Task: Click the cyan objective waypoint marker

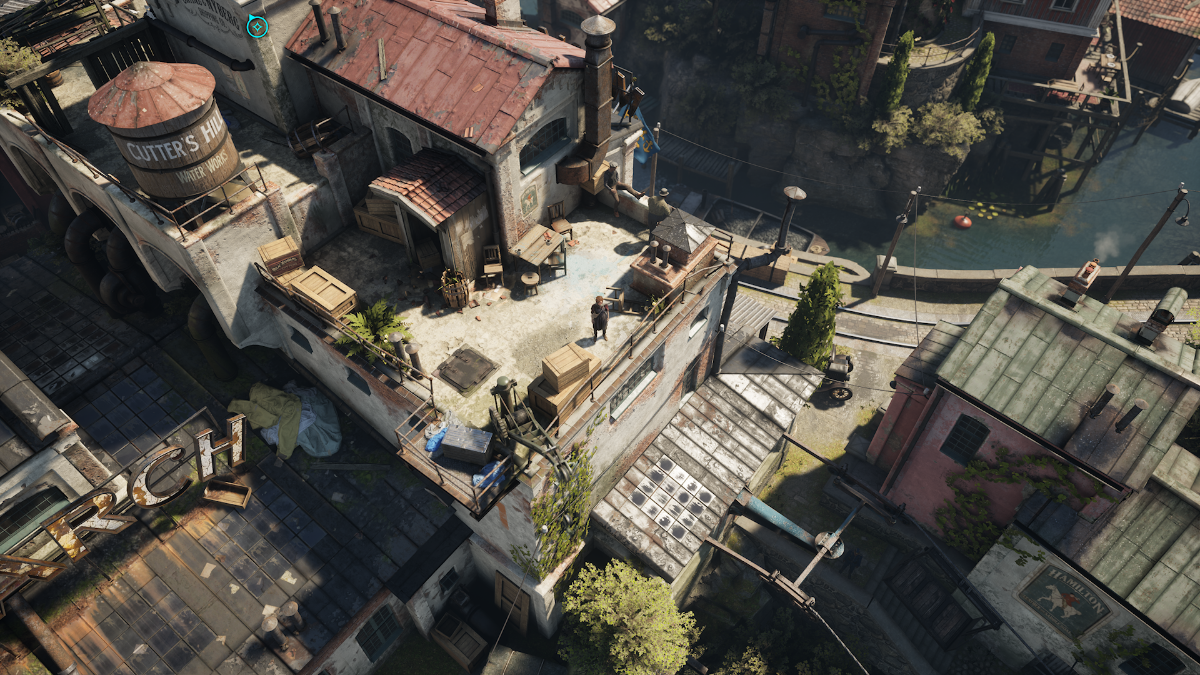Action: pos(257,26)
